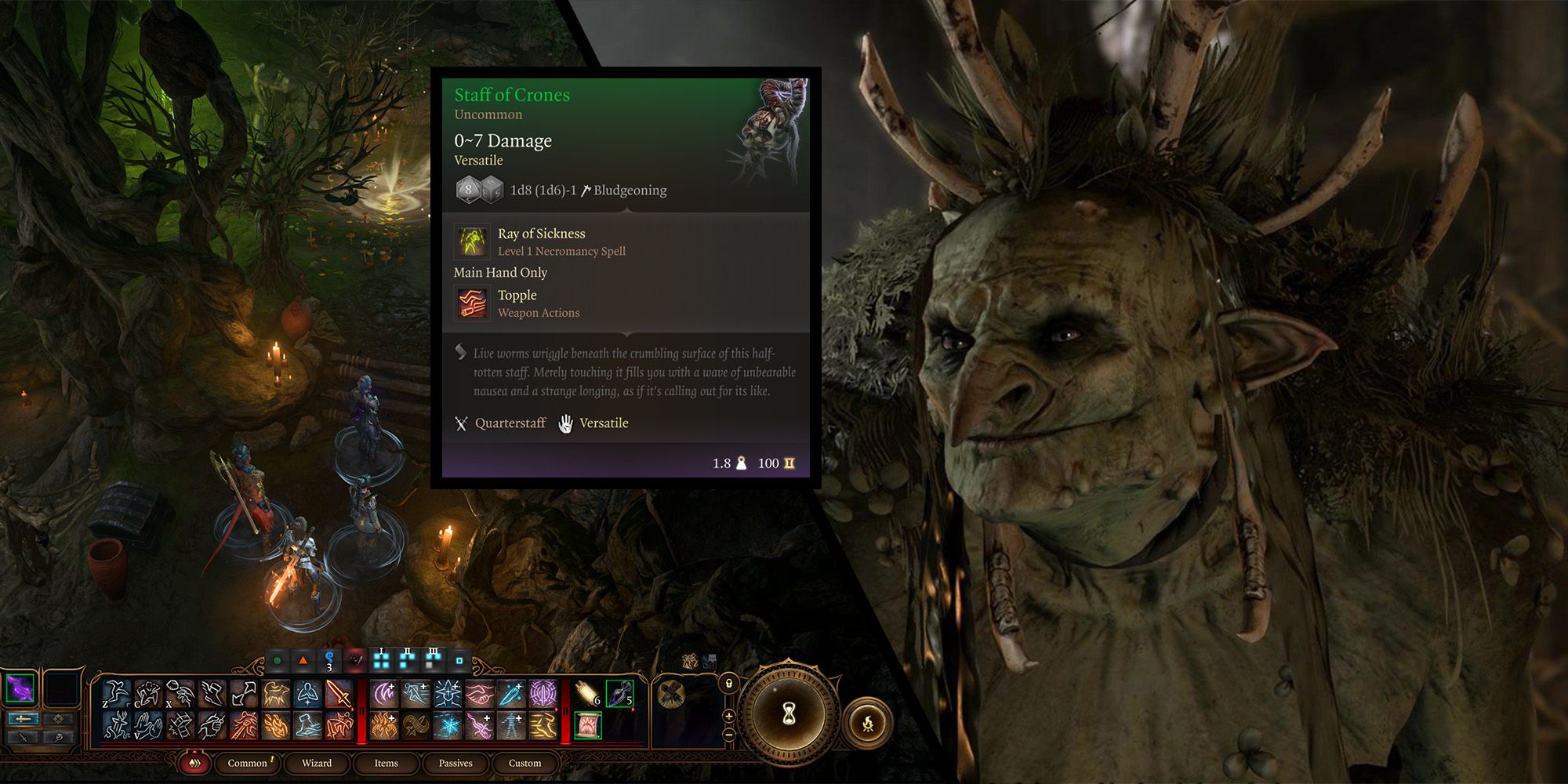End turn with the hourglass button
This screenshot has height=784, width=1568.
789,714
